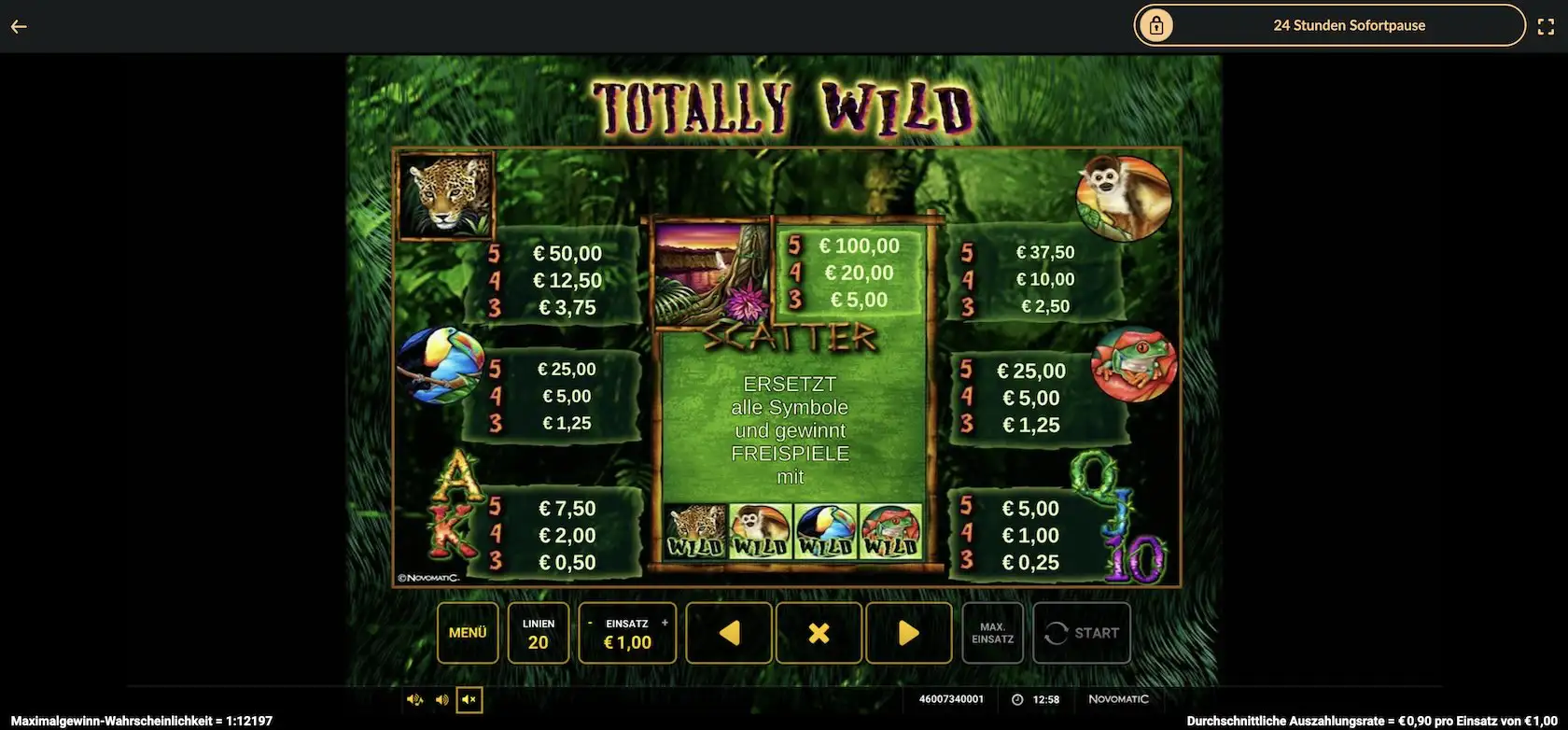Click the next paytable page arrow

tap(906, 633)
